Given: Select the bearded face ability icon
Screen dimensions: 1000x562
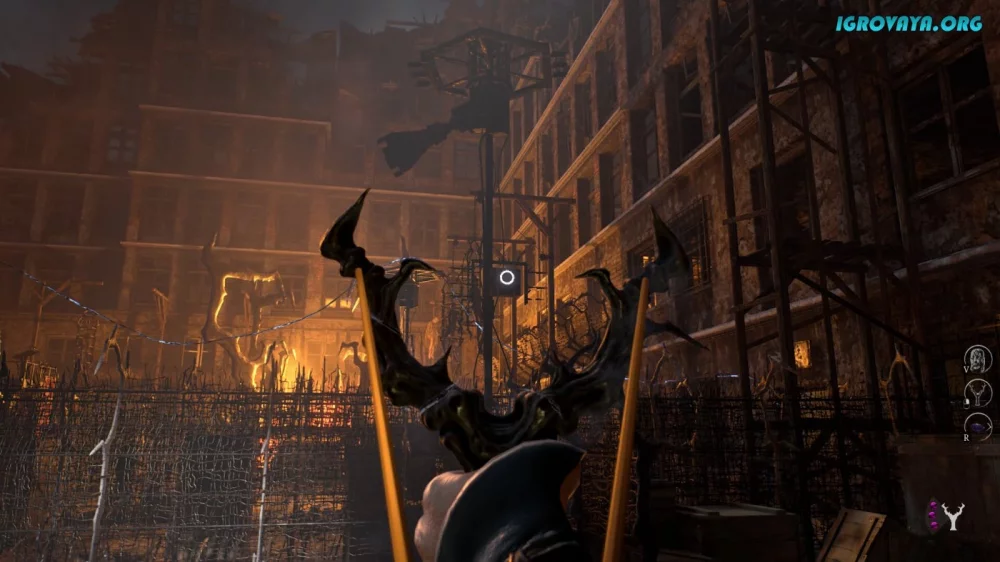Looking at the screenshot, I should [978, 359].
